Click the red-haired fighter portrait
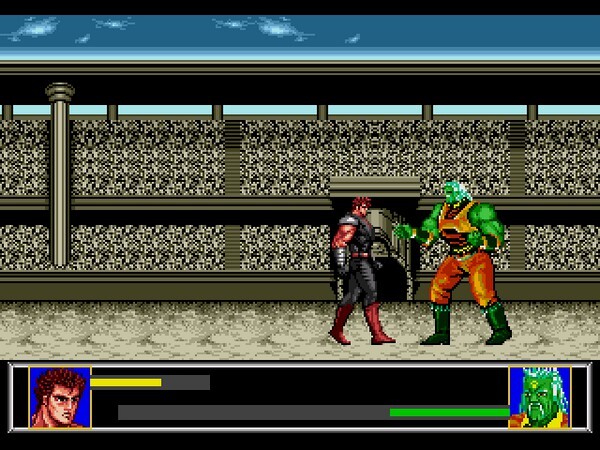Viewport: 600px width, 450px height. [x=59, y=397]
